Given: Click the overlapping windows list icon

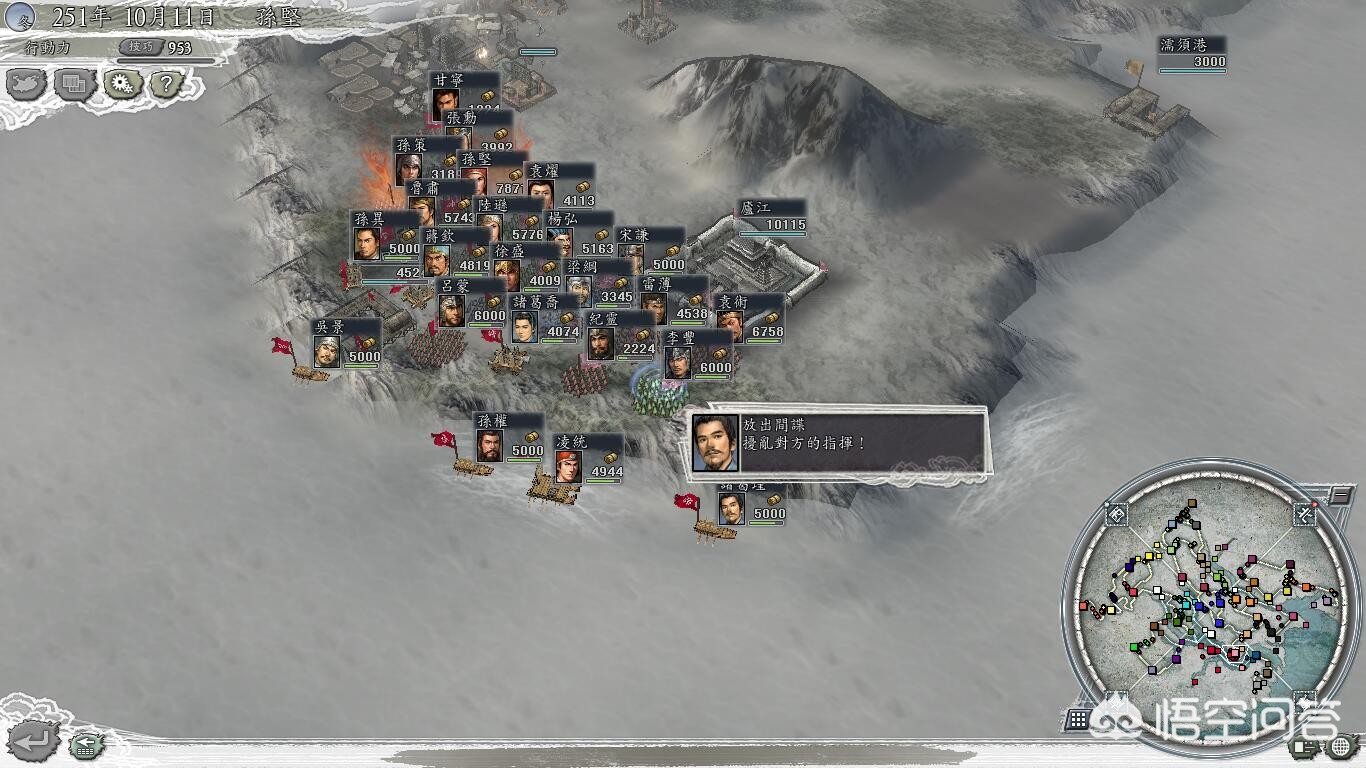Looking at the screenshot, I should click(73, 85).
